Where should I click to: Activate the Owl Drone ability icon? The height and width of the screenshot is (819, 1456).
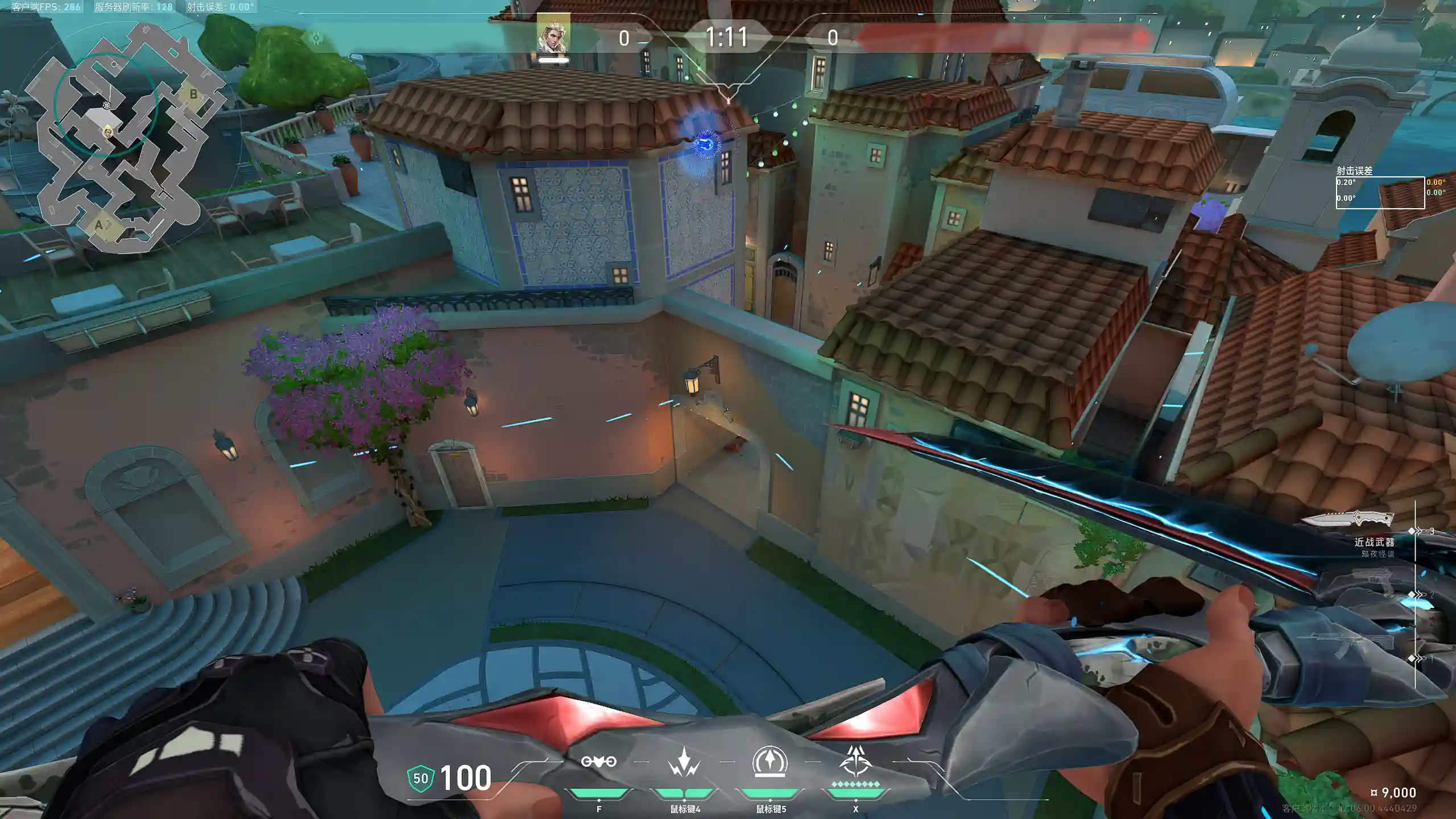598,762
